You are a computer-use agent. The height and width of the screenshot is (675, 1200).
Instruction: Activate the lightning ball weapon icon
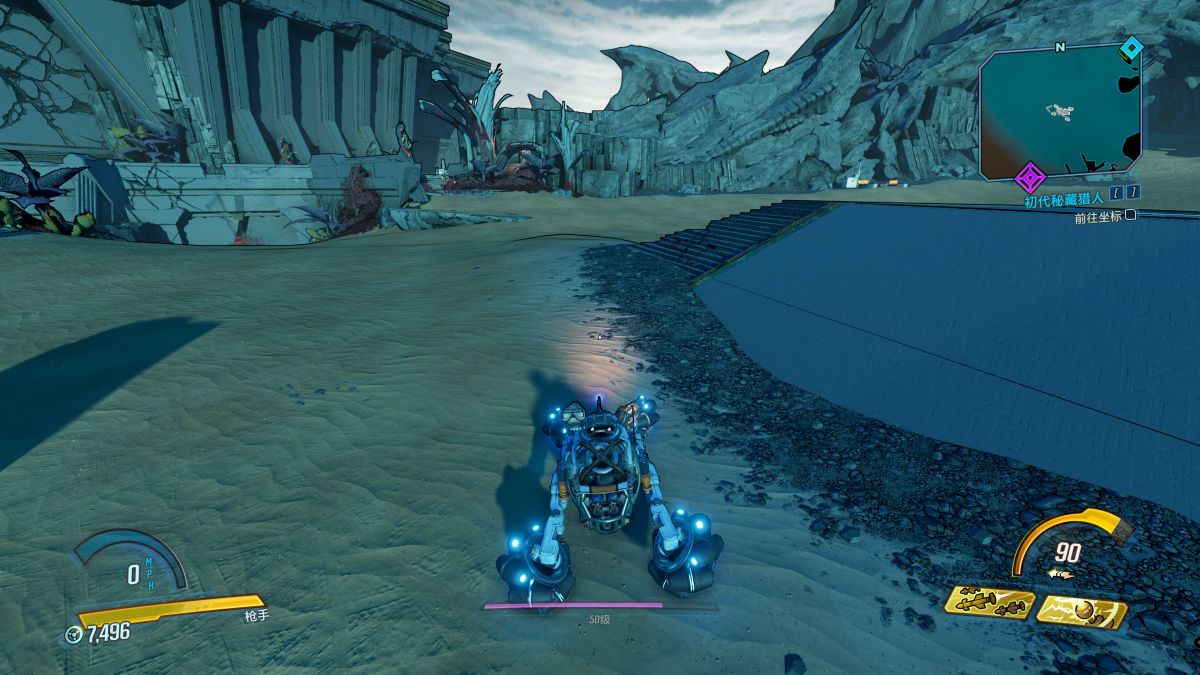(x=1081, y=610)
